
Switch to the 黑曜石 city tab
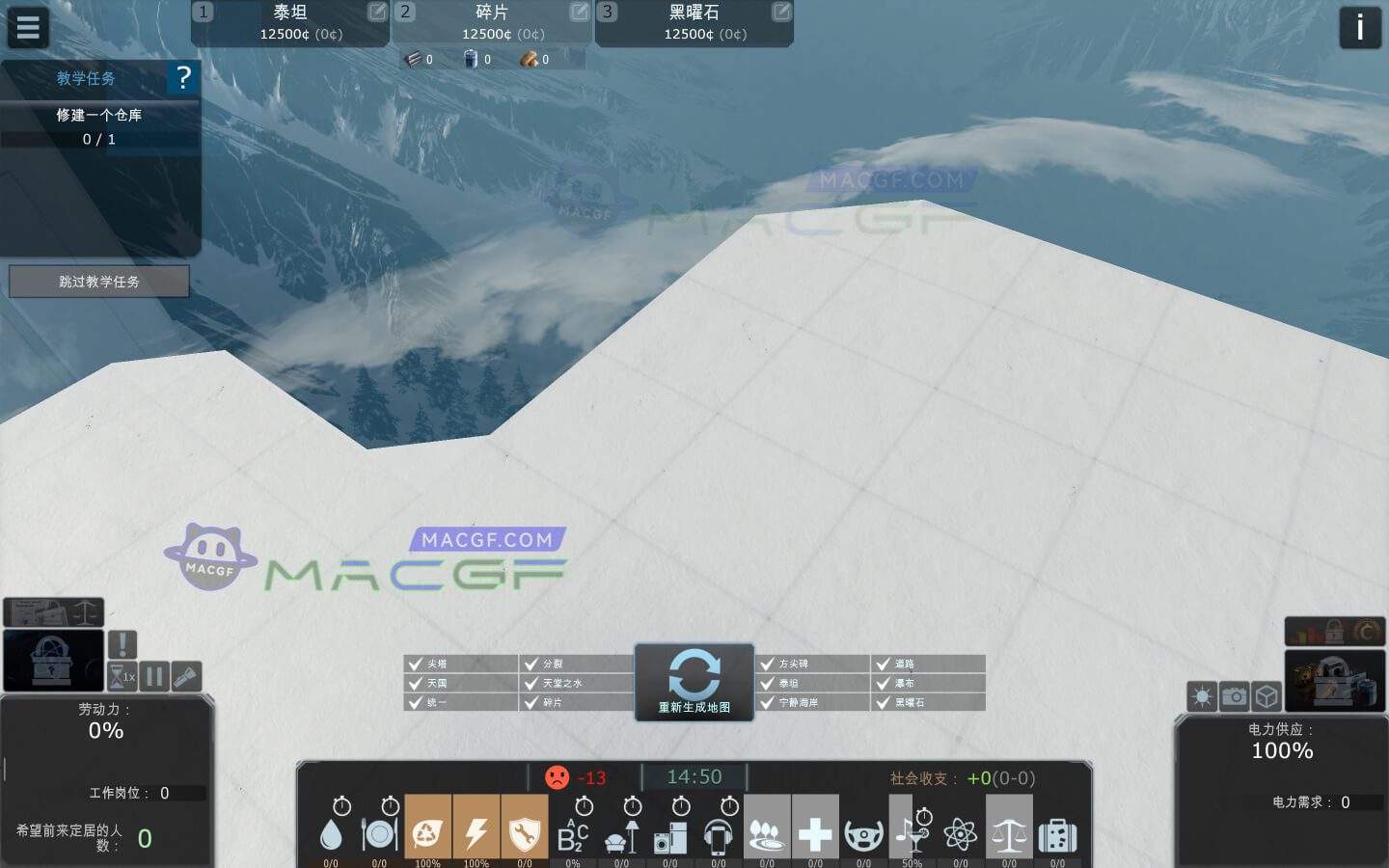694,23
